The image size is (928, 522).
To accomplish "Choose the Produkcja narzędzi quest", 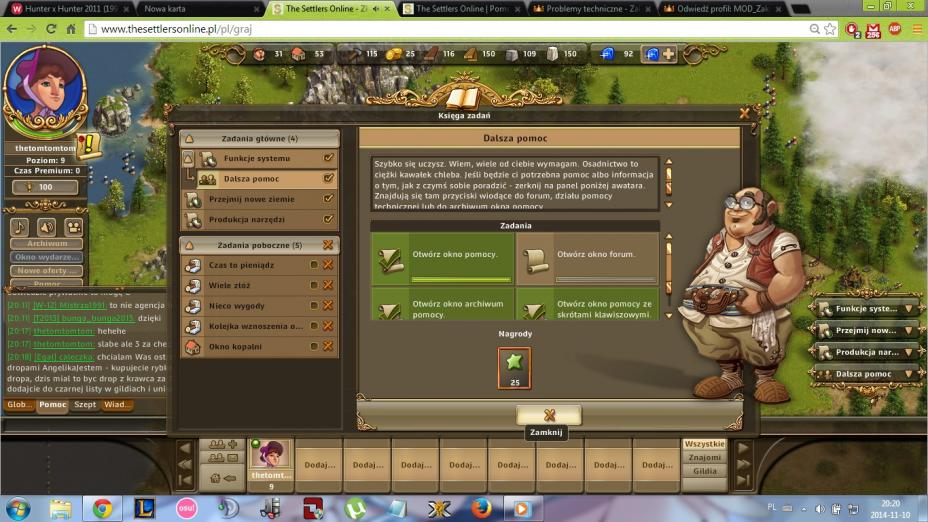I will [247, 219].
